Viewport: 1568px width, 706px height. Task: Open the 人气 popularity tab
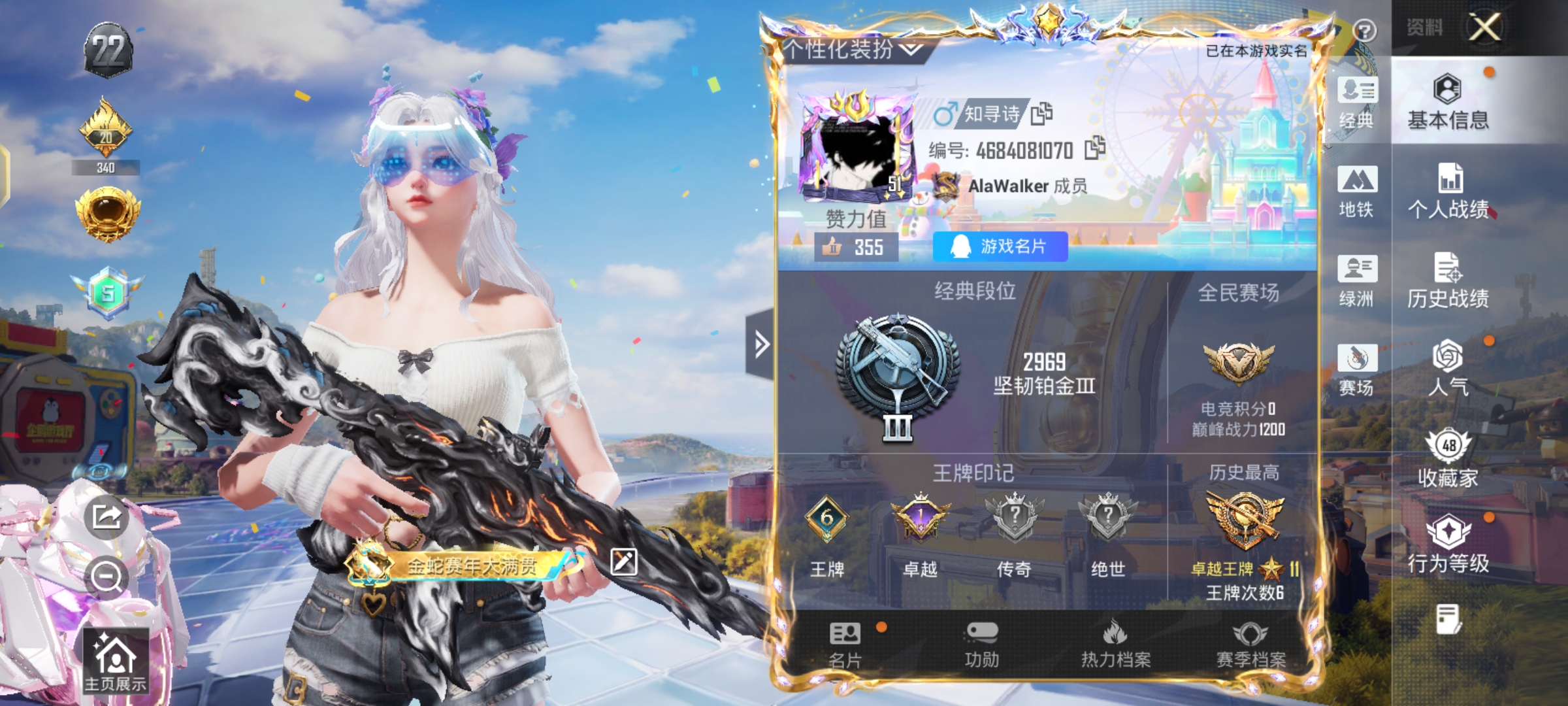coord(1448,369)
